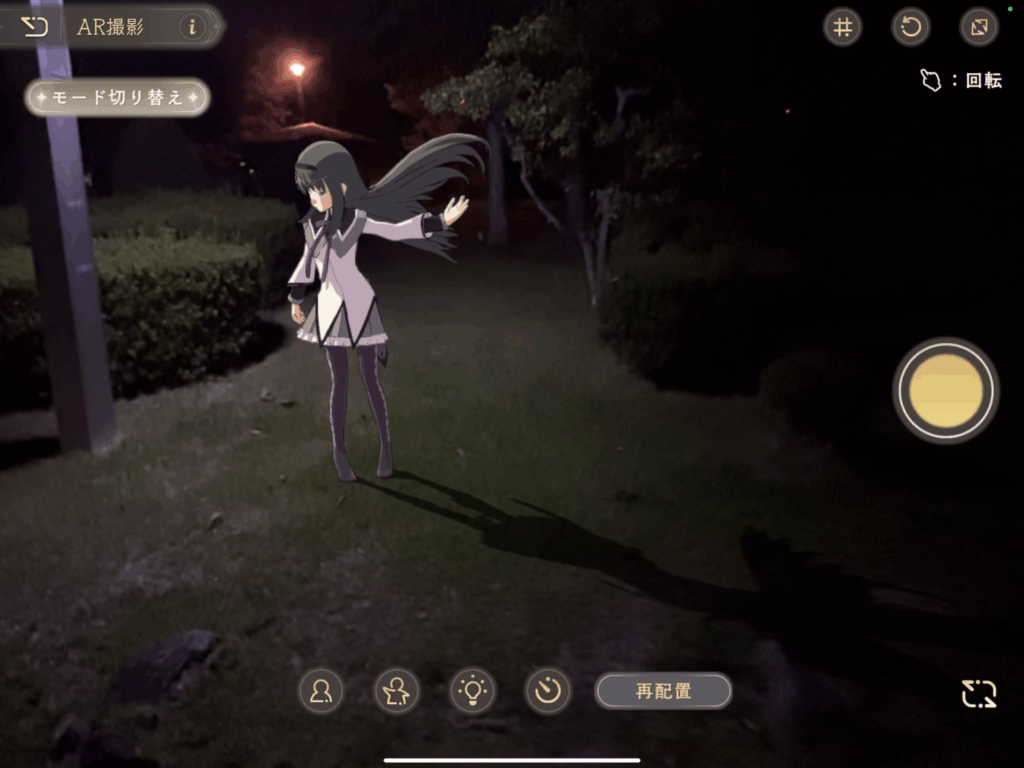Open the AR撮影 info button
This screenshot has width=1024, height=768.
[193, 27]
